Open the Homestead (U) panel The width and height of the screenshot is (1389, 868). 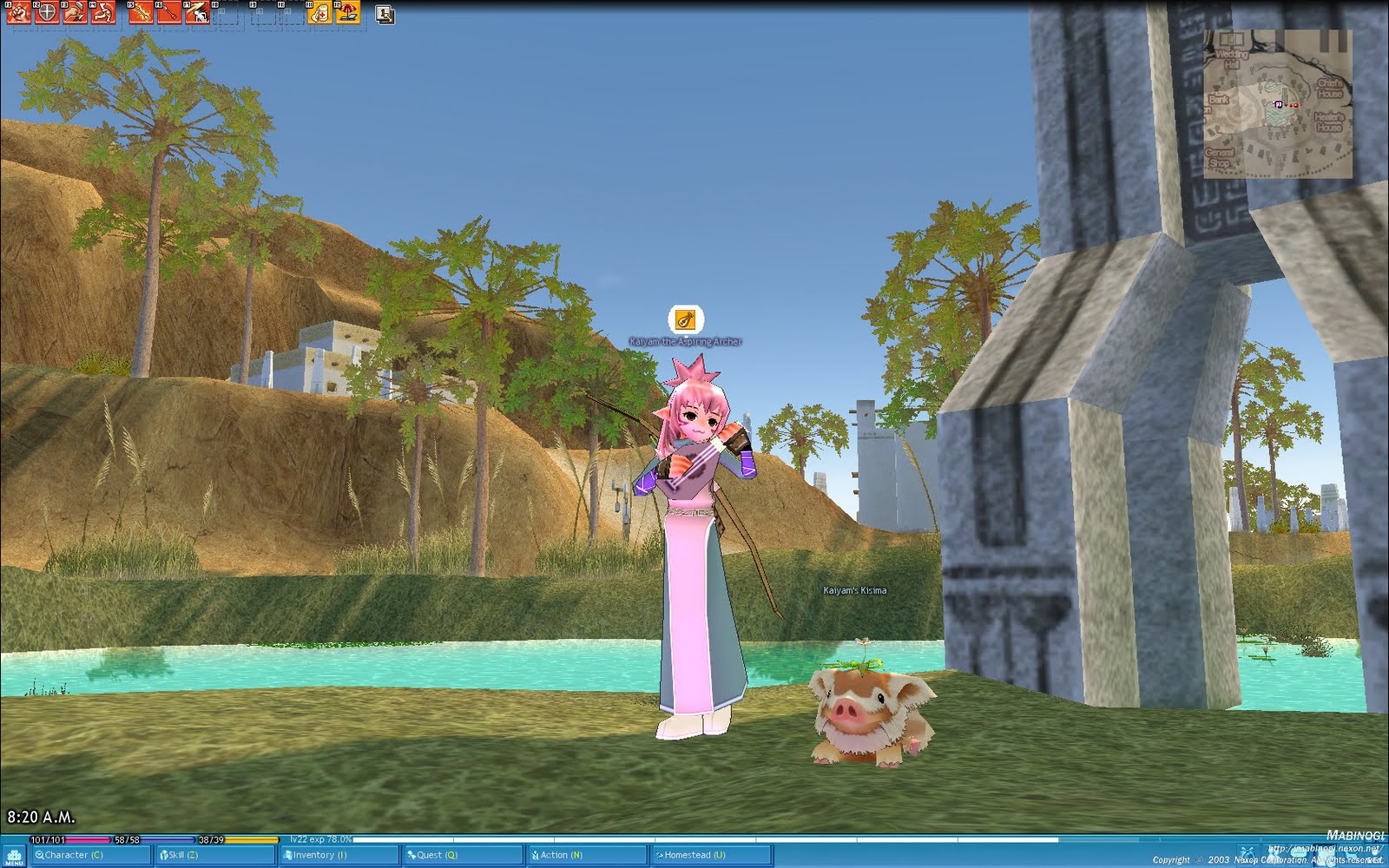click(x=690, y=854)
